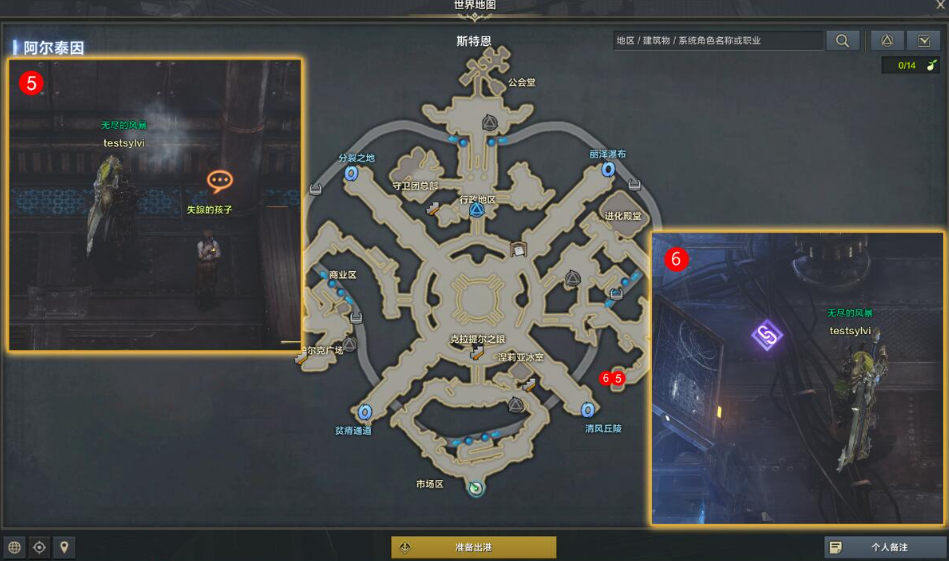949x561 pixels.
Task: Open the screenshot thumbnail numbered 6
Action: [x=797, y=378]
